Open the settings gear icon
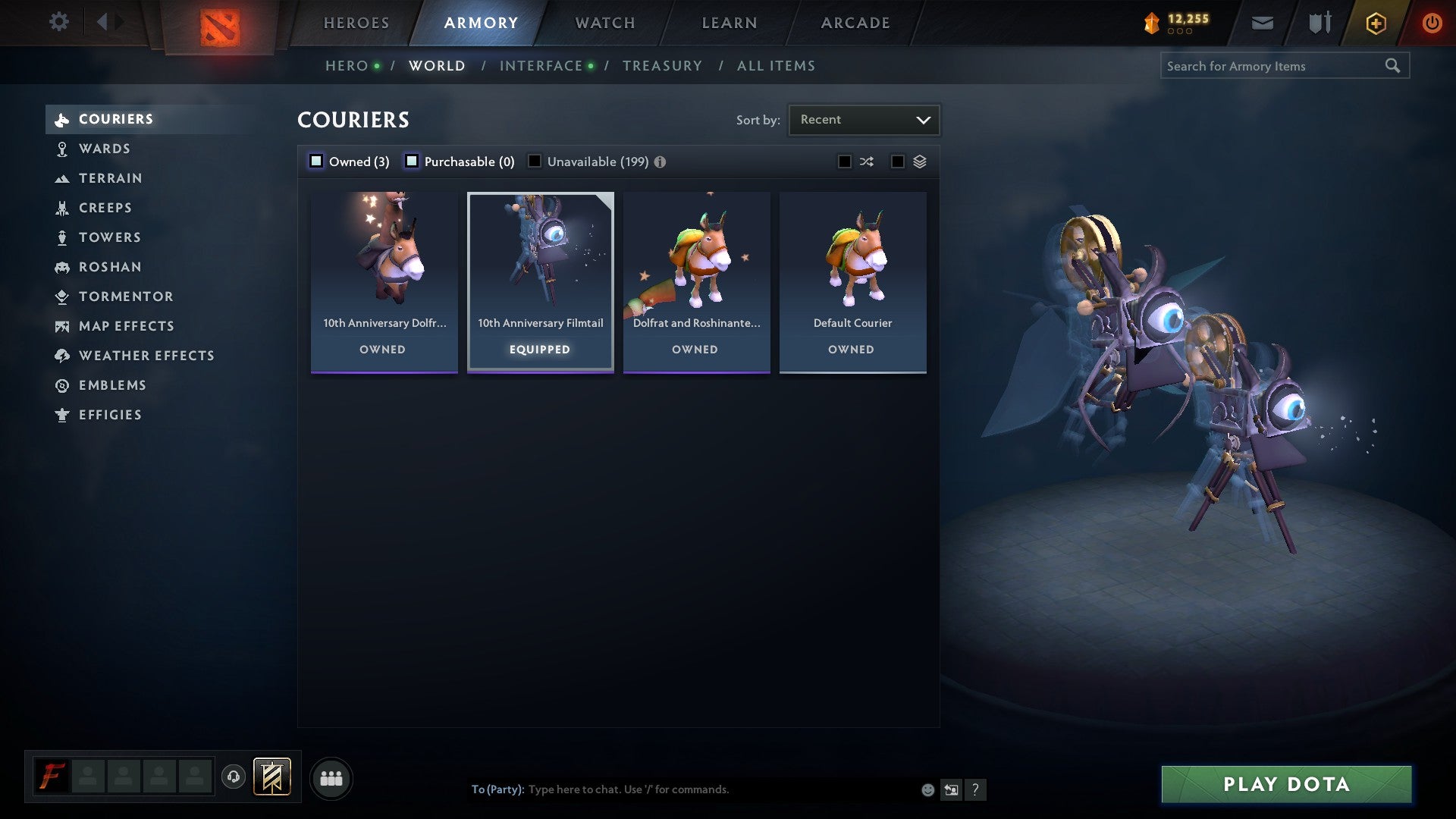Image resolution: width=1456 pixels, height=819 pixels. tap(59, 22)
